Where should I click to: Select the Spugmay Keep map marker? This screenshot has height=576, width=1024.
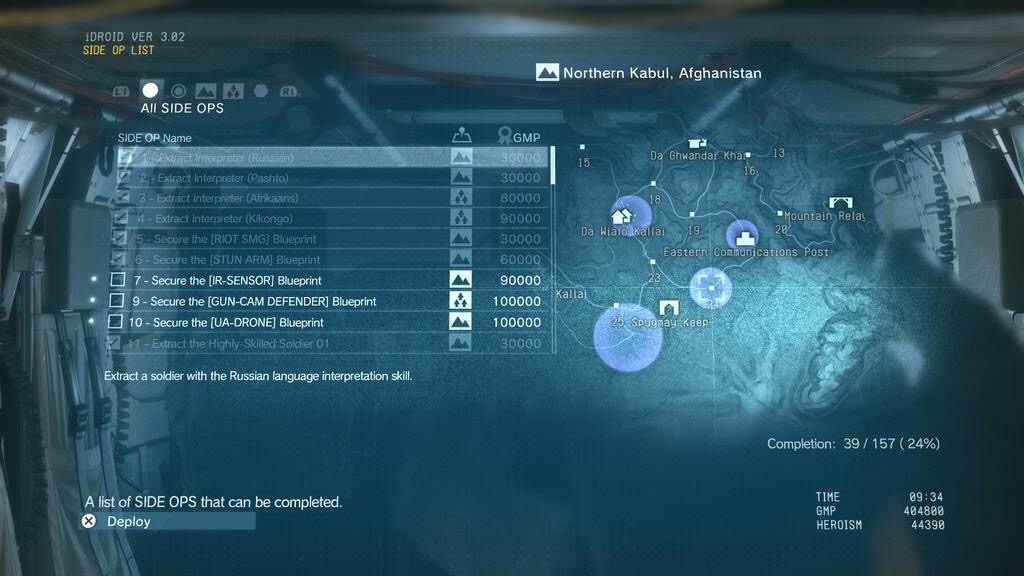click(668, 307)
